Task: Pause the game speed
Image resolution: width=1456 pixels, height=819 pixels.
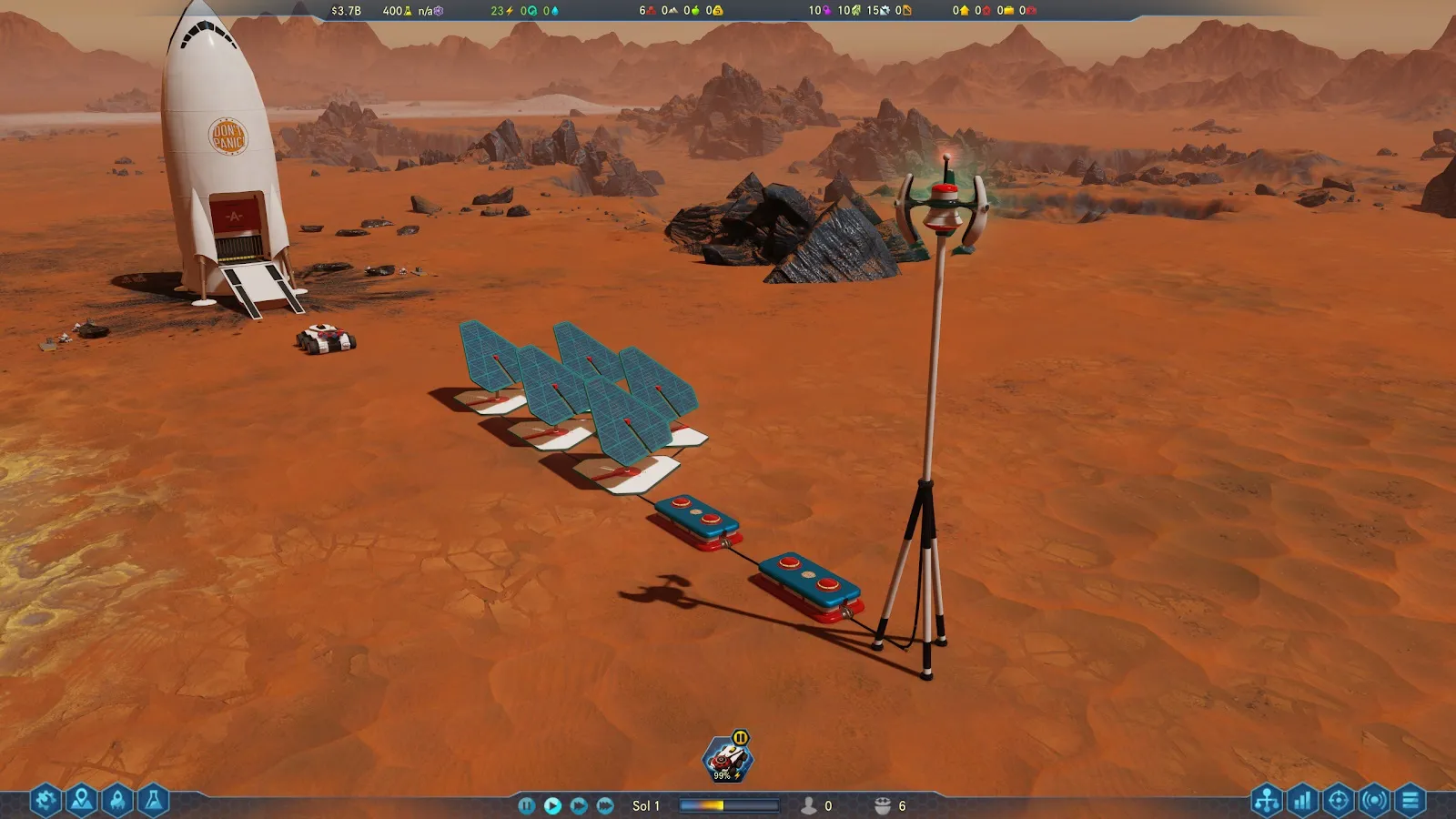Action: 526,805
